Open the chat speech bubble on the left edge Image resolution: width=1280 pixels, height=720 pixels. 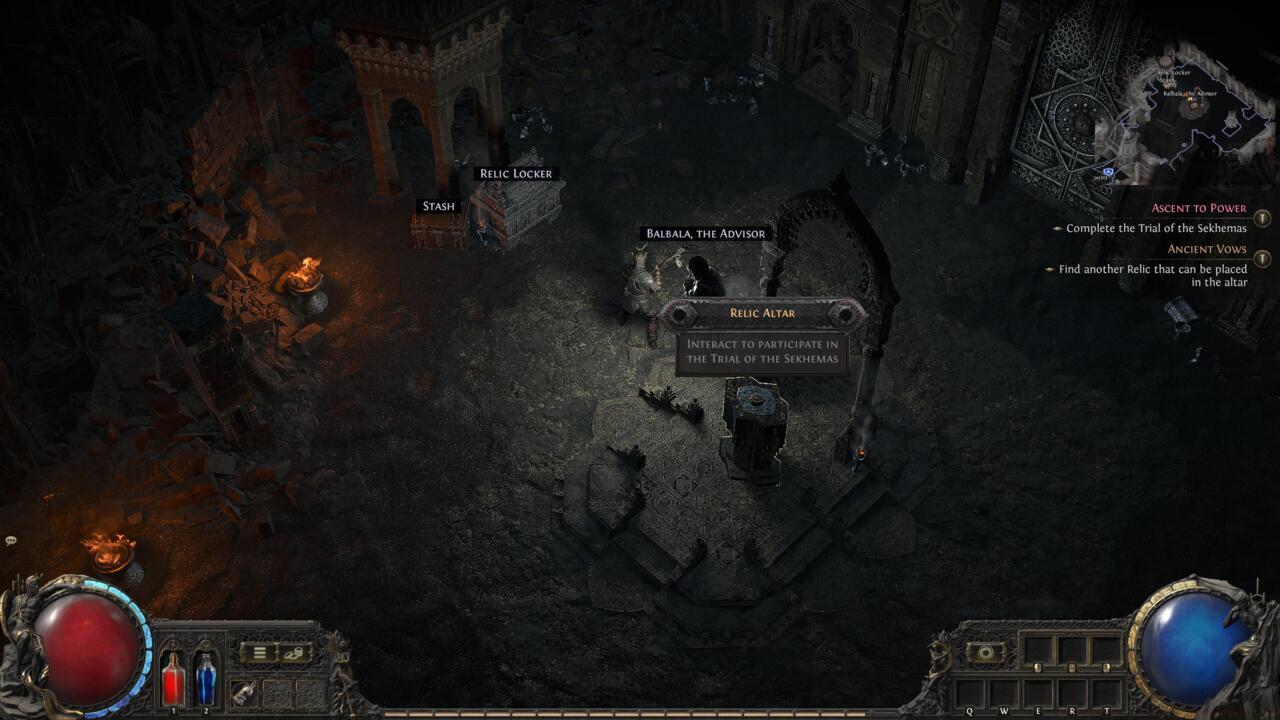tap(10, 541)
